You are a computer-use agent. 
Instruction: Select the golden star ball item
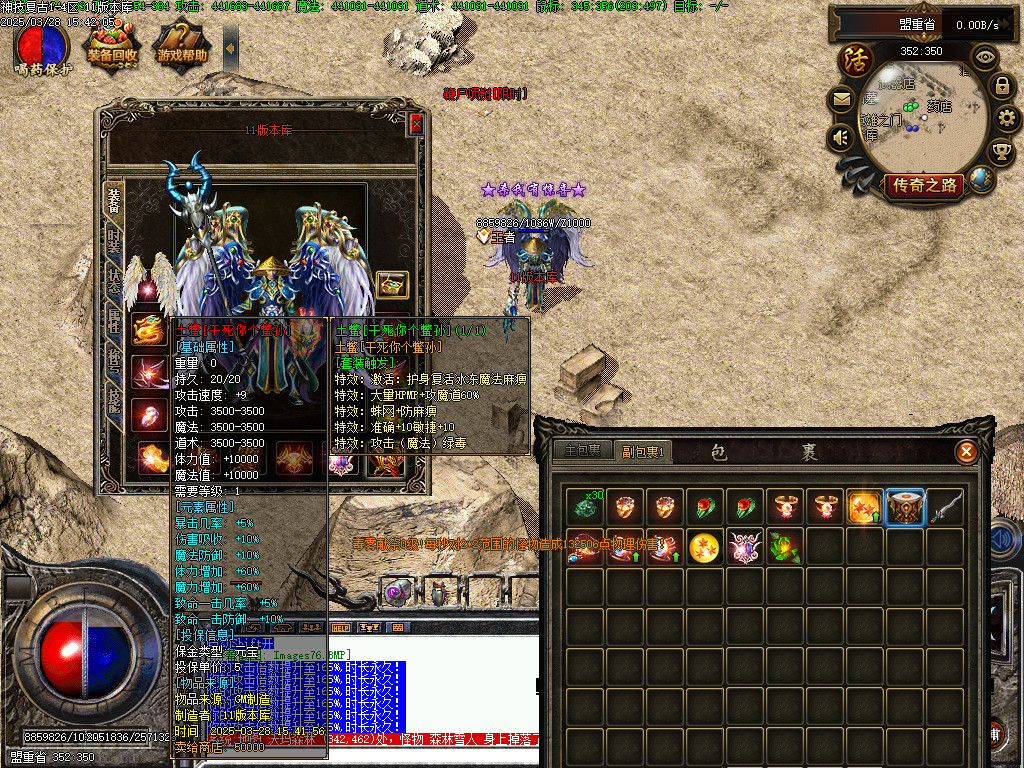click(704, 547)
